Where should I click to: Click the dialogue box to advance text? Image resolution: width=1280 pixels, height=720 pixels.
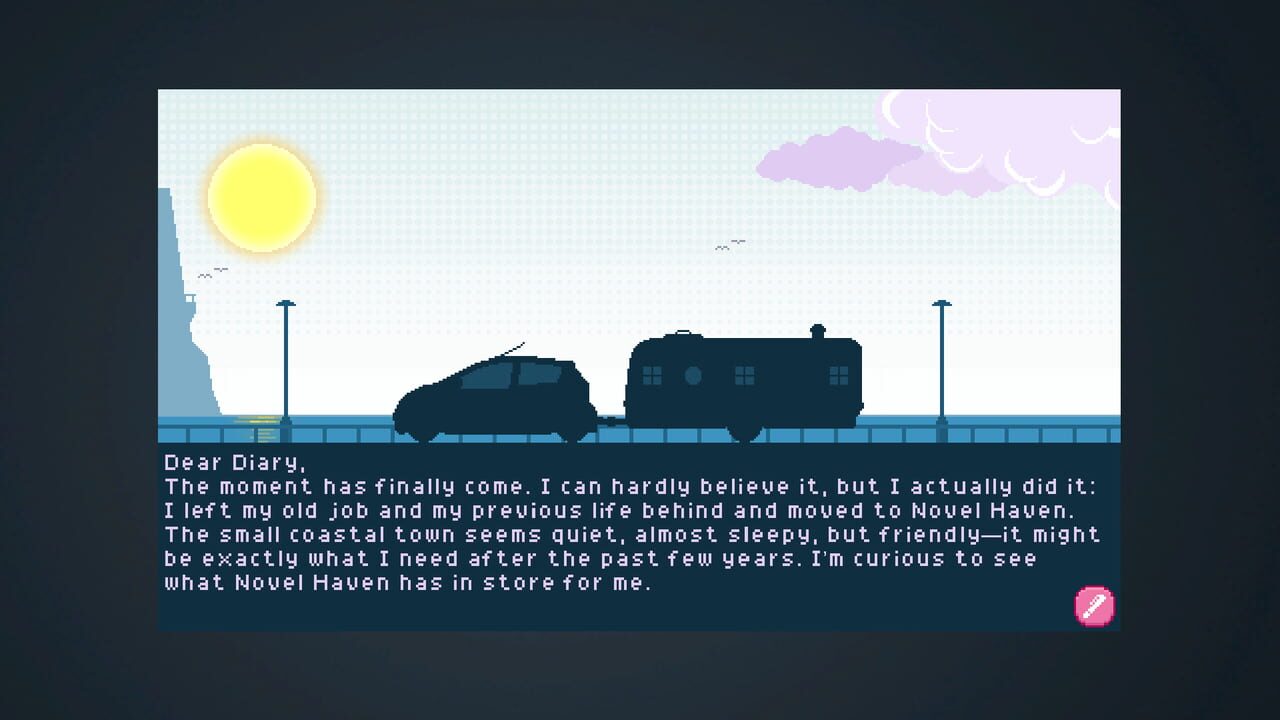640,535
